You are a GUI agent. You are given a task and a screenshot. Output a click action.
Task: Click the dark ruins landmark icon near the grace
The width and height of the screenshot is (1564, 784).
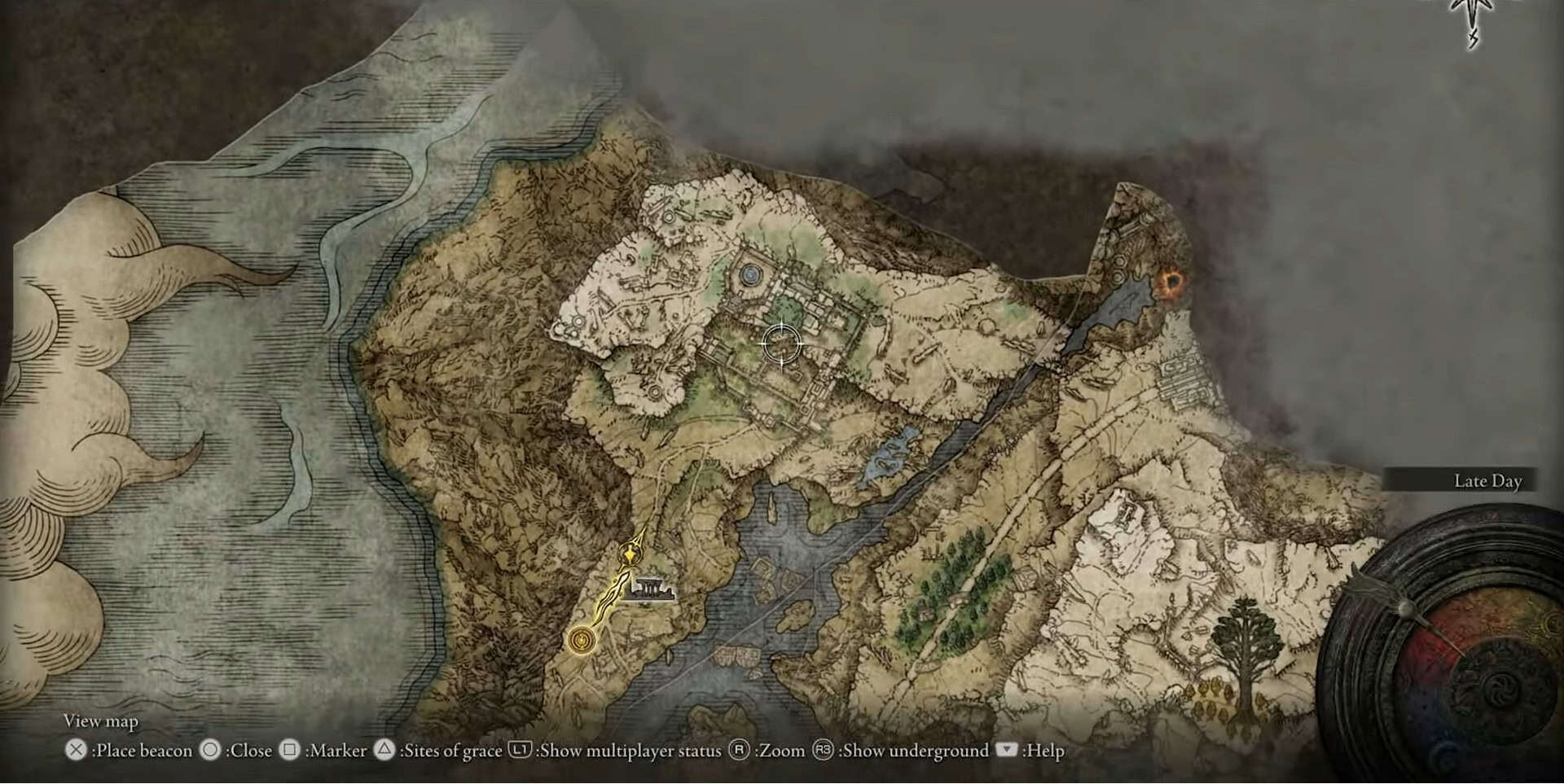point(649,589)
